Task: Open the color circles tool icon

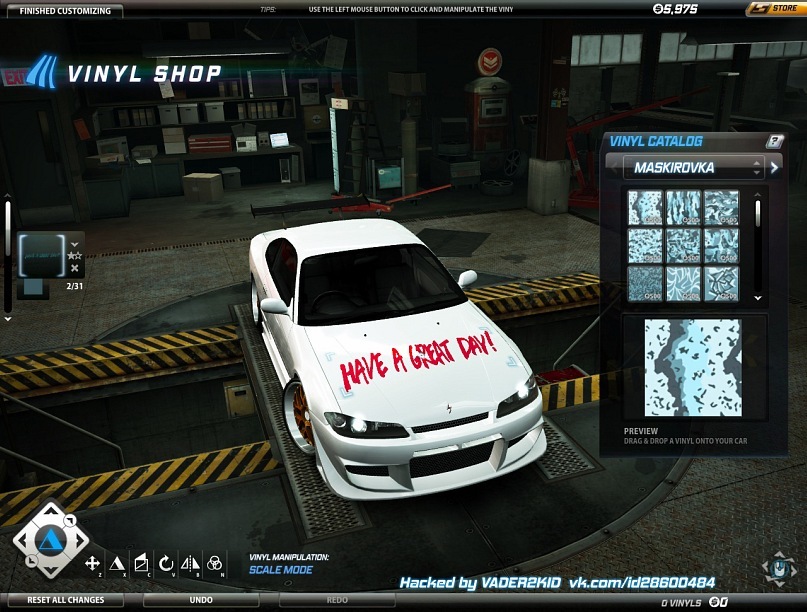Action: click(214, 564)
